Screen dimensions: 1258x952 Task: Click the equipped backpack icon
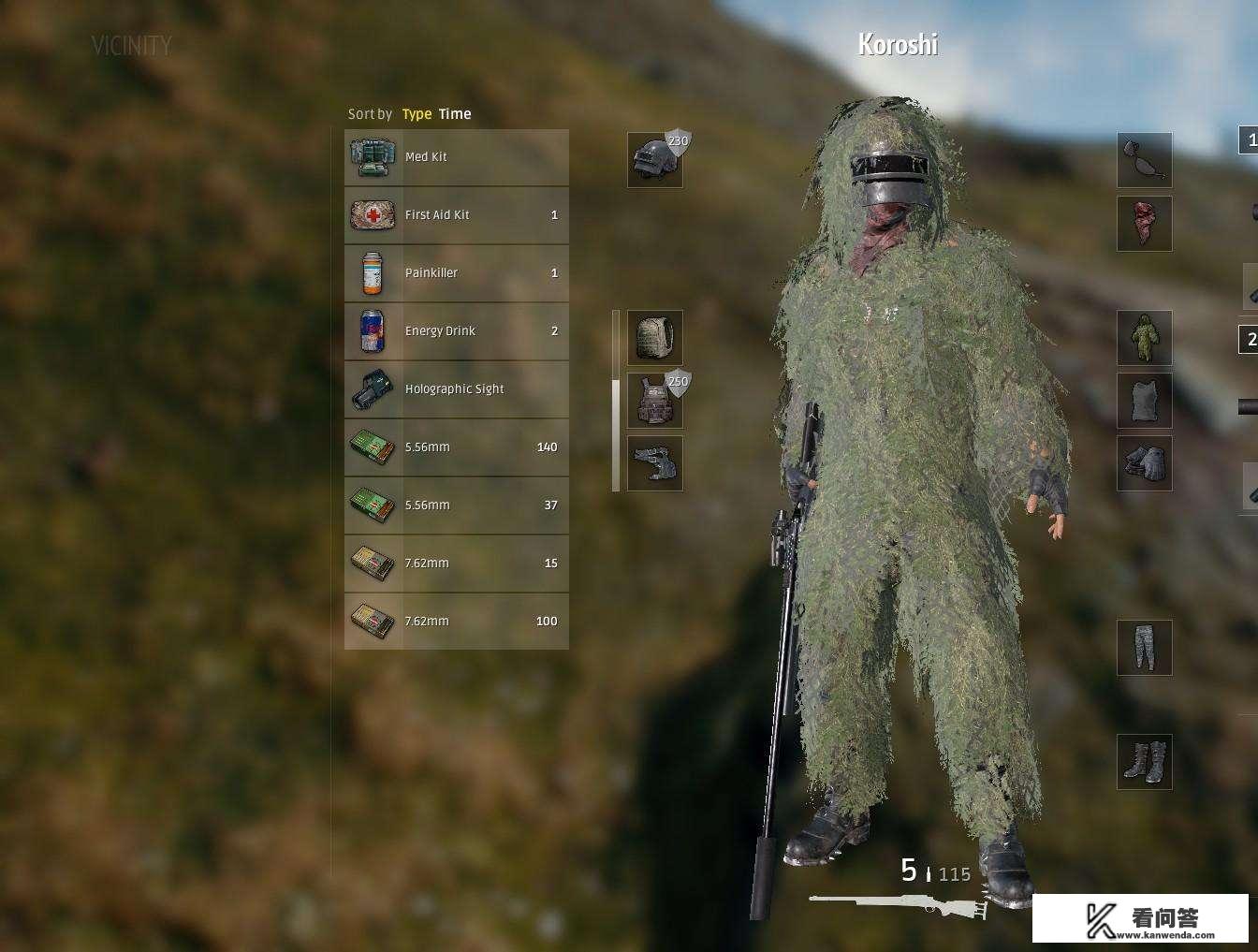click(654, 338)
